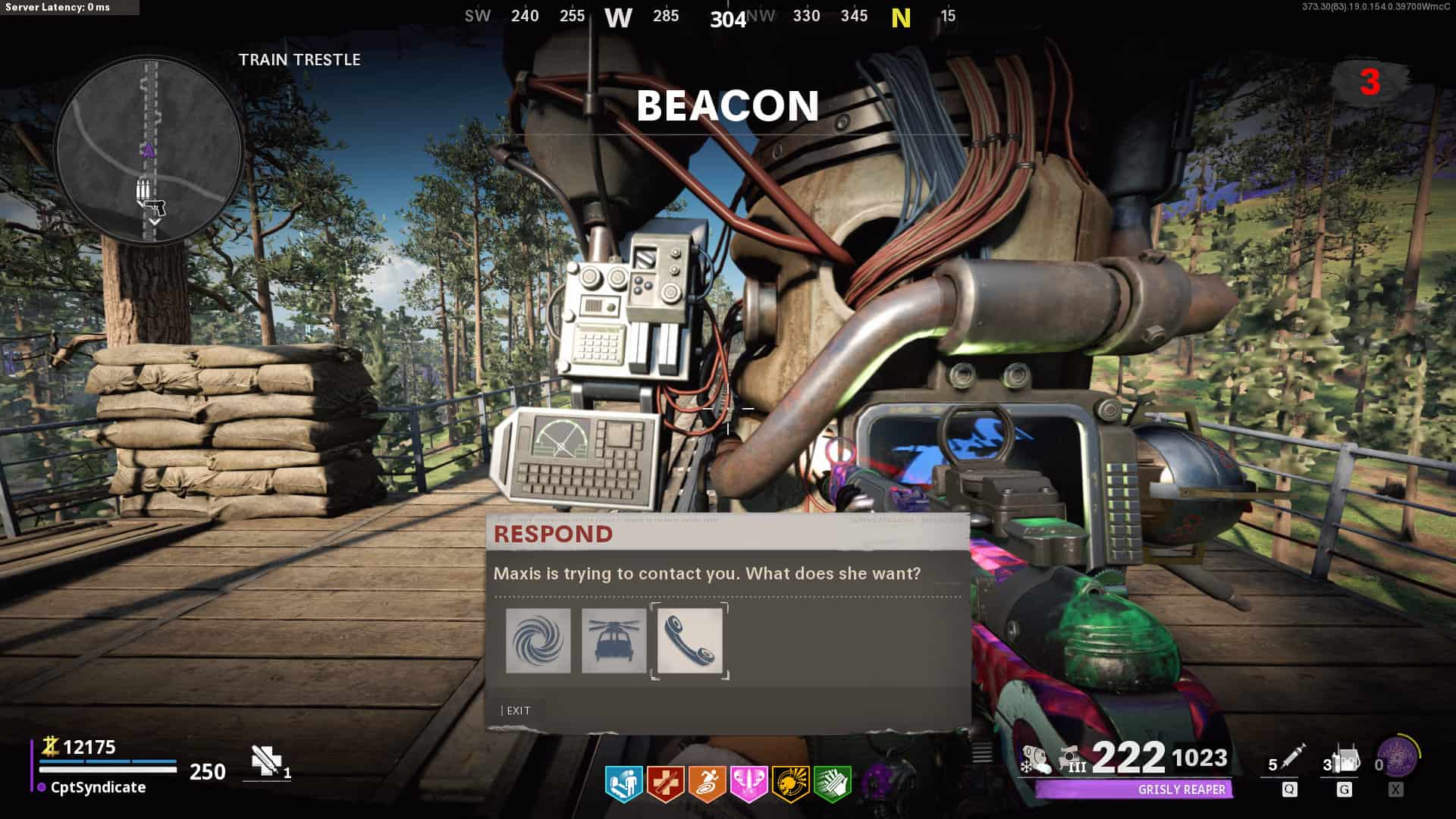
Task: Select the helicopter exfil option
Action: (613, 641)
